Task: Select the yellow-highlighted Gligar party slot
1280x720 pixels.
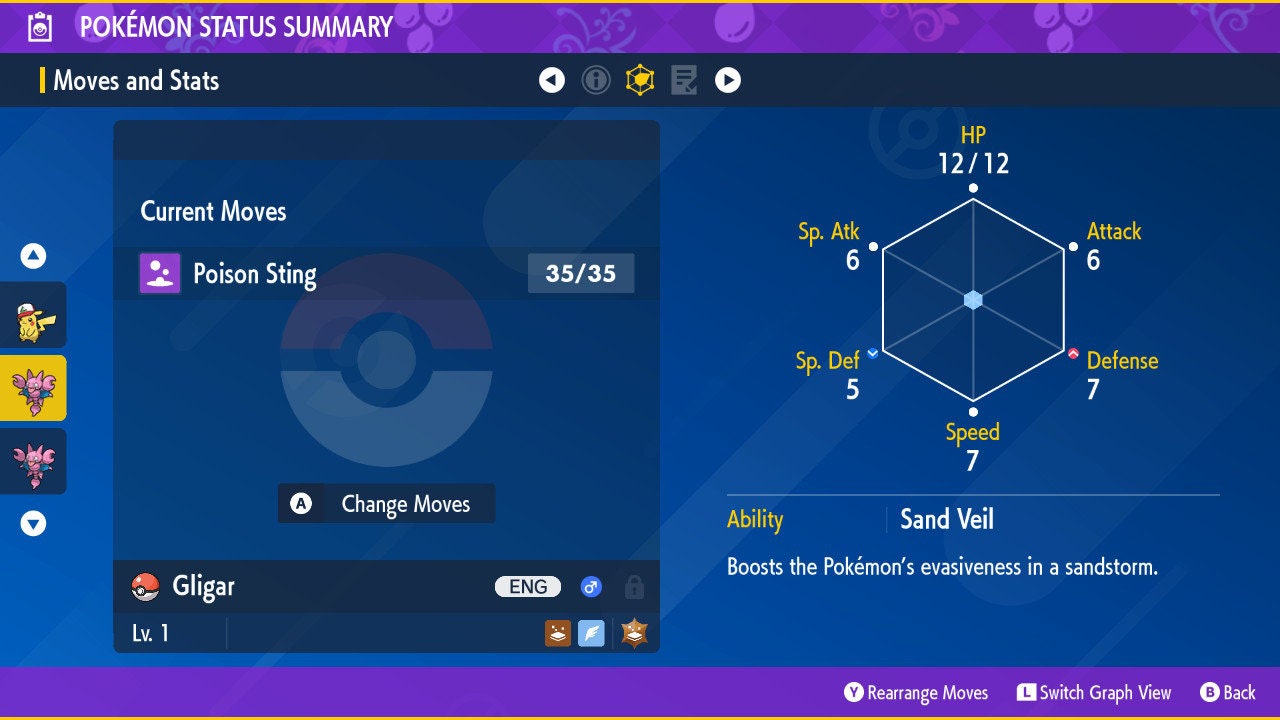Action: tap(33, 388)
